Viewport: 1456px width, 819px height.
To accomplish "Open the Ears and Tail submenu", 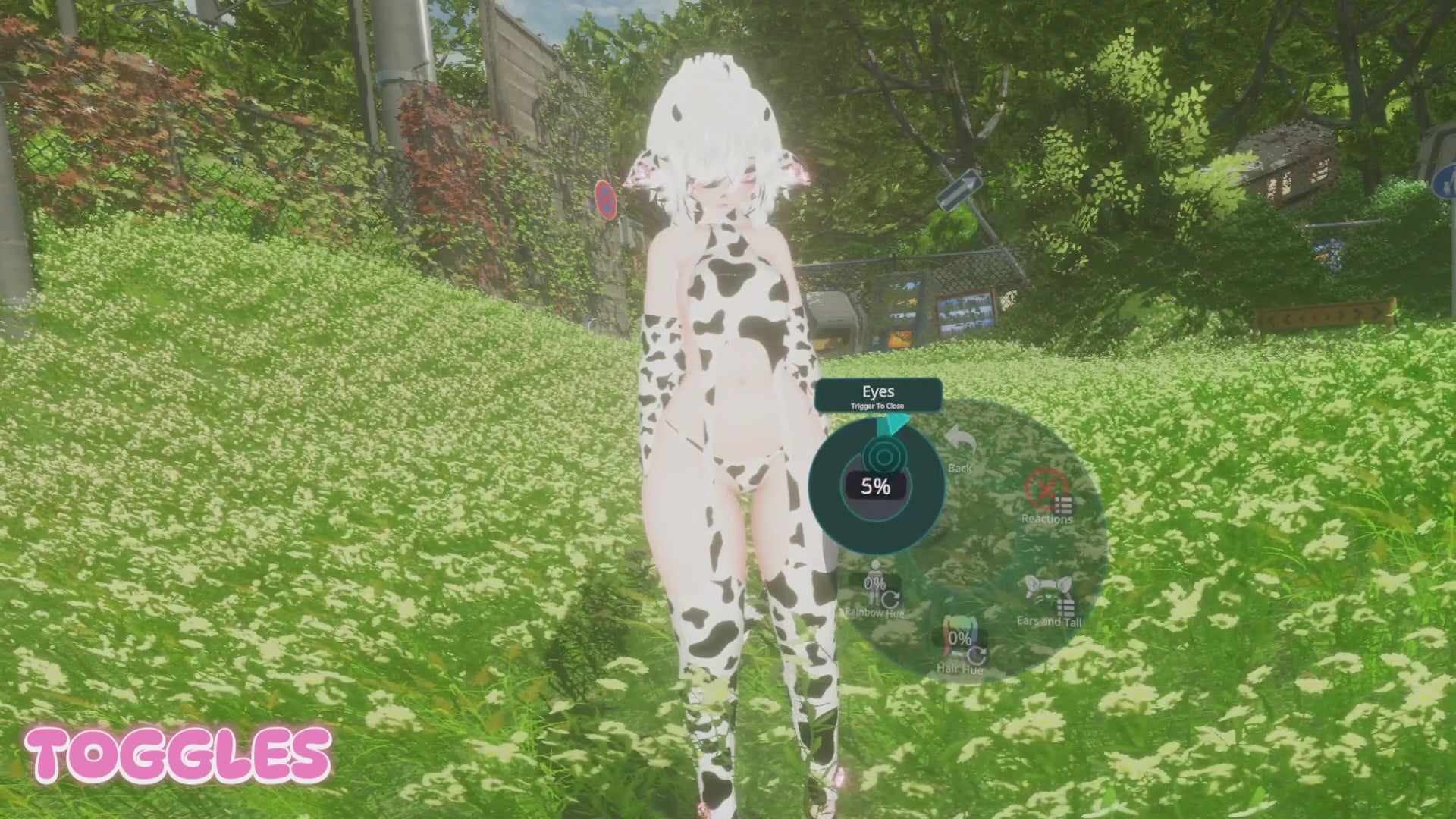I will (x=1049, y=600).
